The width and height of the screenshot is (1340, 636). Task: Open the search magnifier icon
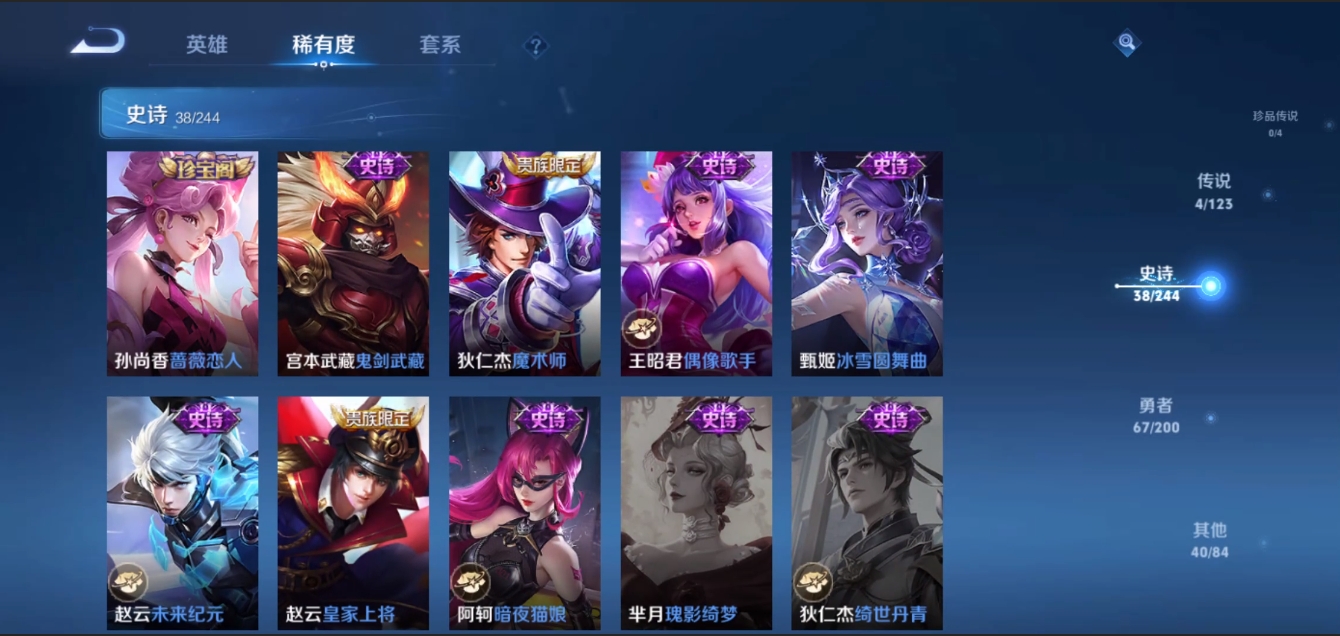point(1127,43)
